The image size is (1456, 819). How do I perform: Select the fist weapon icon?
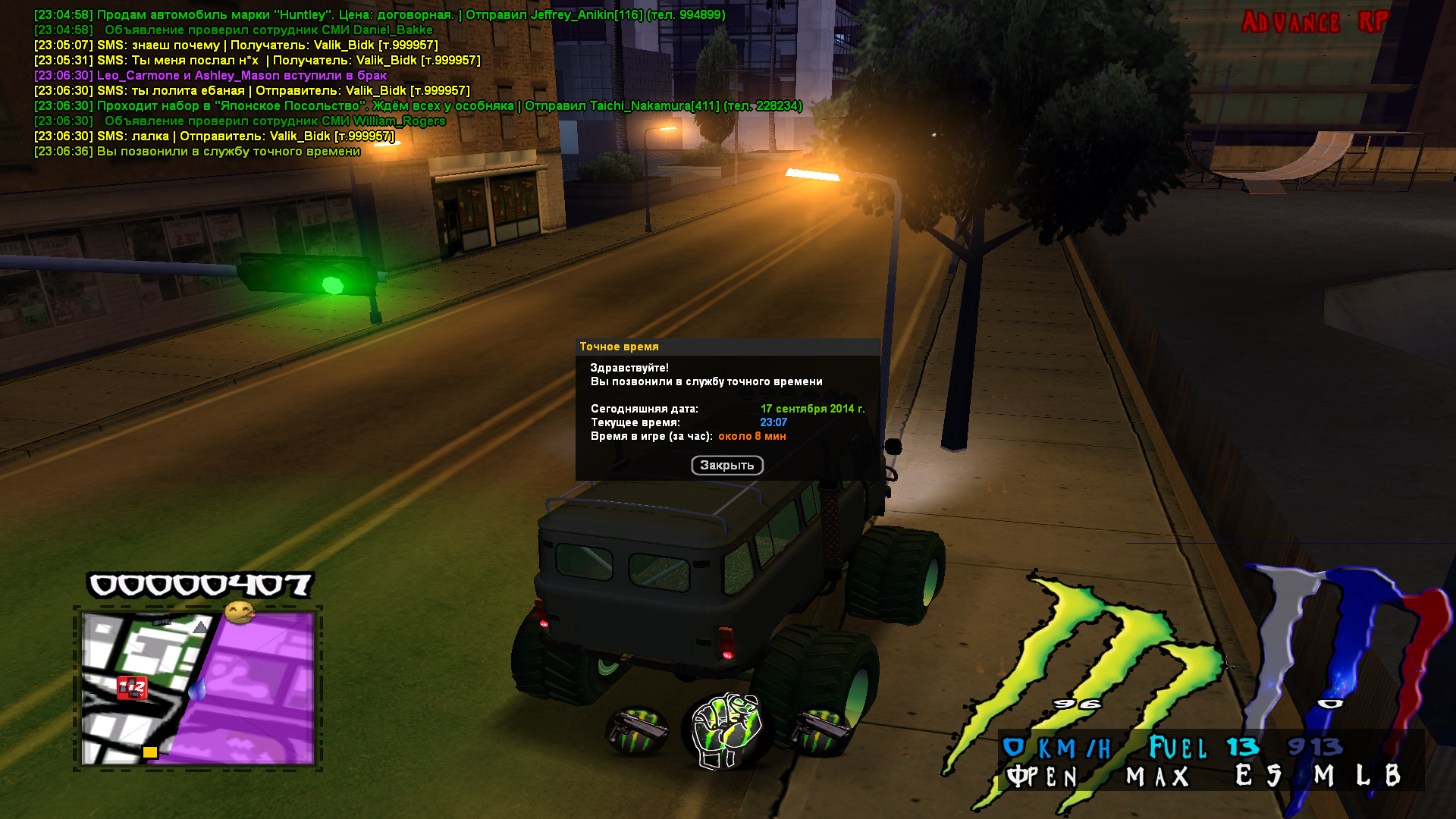(727, 730)
